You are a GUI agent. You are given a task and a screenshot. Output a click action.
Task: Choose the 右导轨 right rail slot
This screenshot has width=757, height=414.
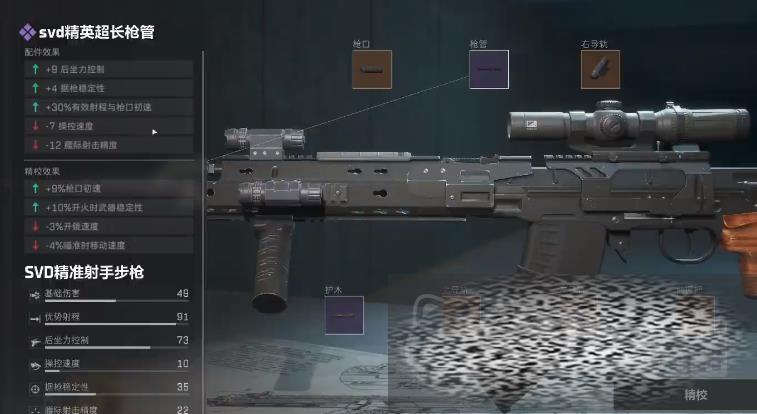pos(600,70)
